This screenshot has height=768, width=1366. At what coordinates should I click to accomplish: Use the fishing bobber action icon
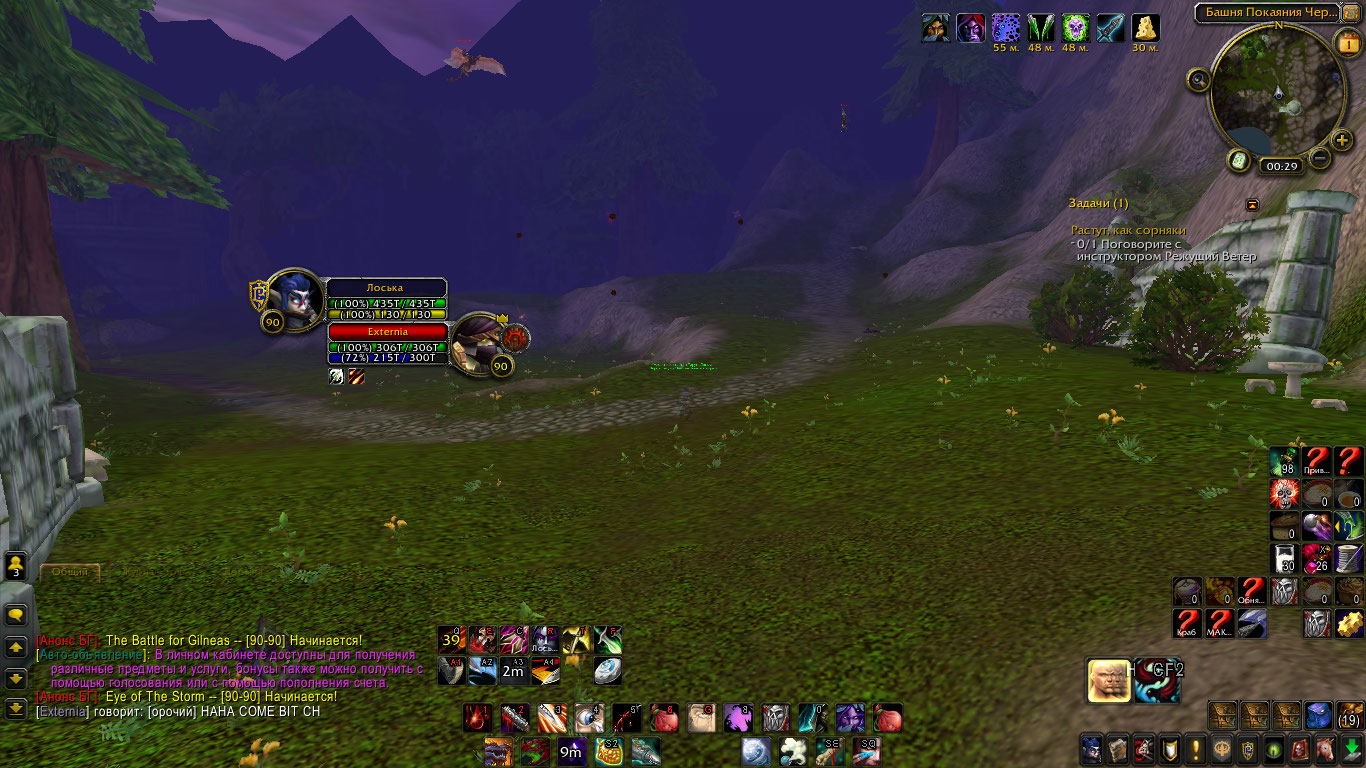[607, 670]
